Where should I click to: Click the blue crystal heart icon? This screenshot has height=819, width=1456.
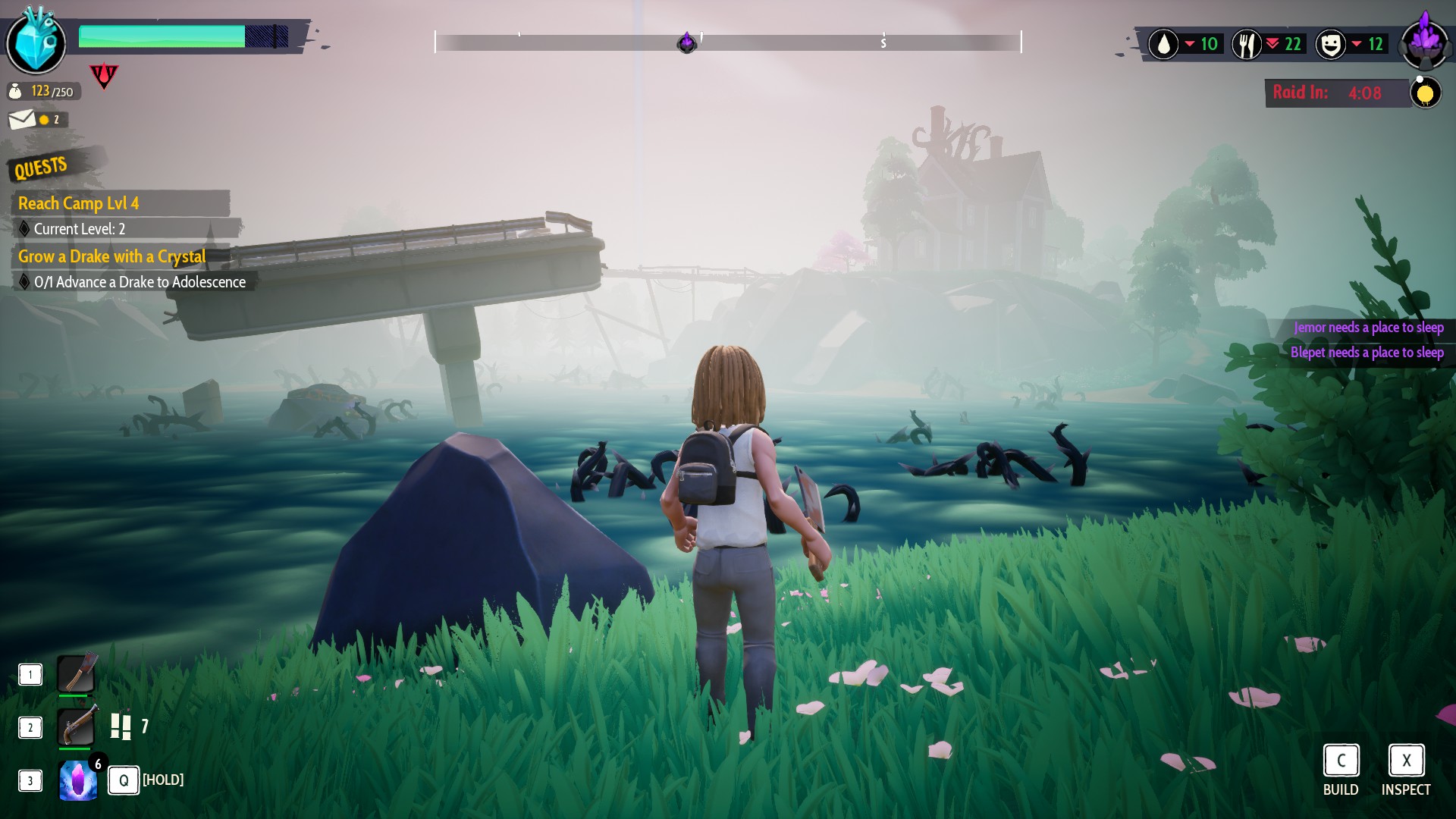pyautogui.click(x=36, y=42)
